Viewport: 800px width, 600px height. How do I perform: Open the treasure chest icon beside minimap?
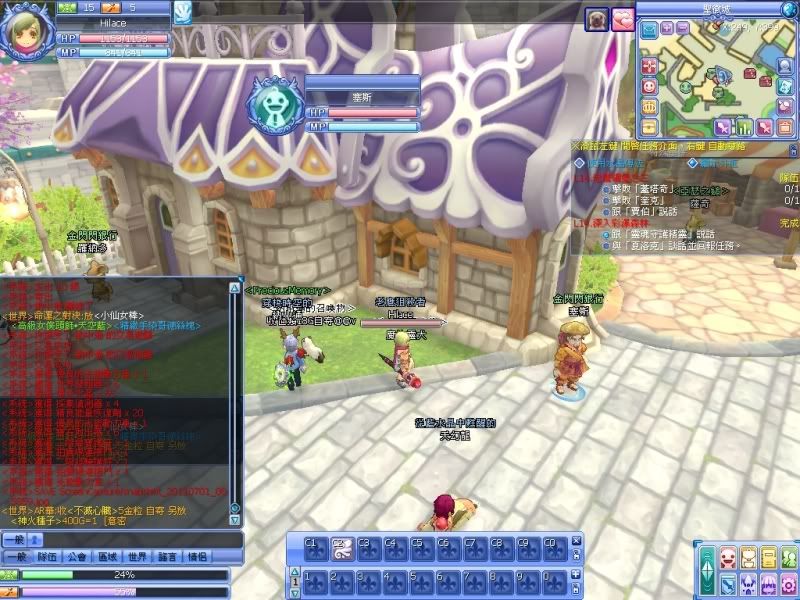click(649, 126)
